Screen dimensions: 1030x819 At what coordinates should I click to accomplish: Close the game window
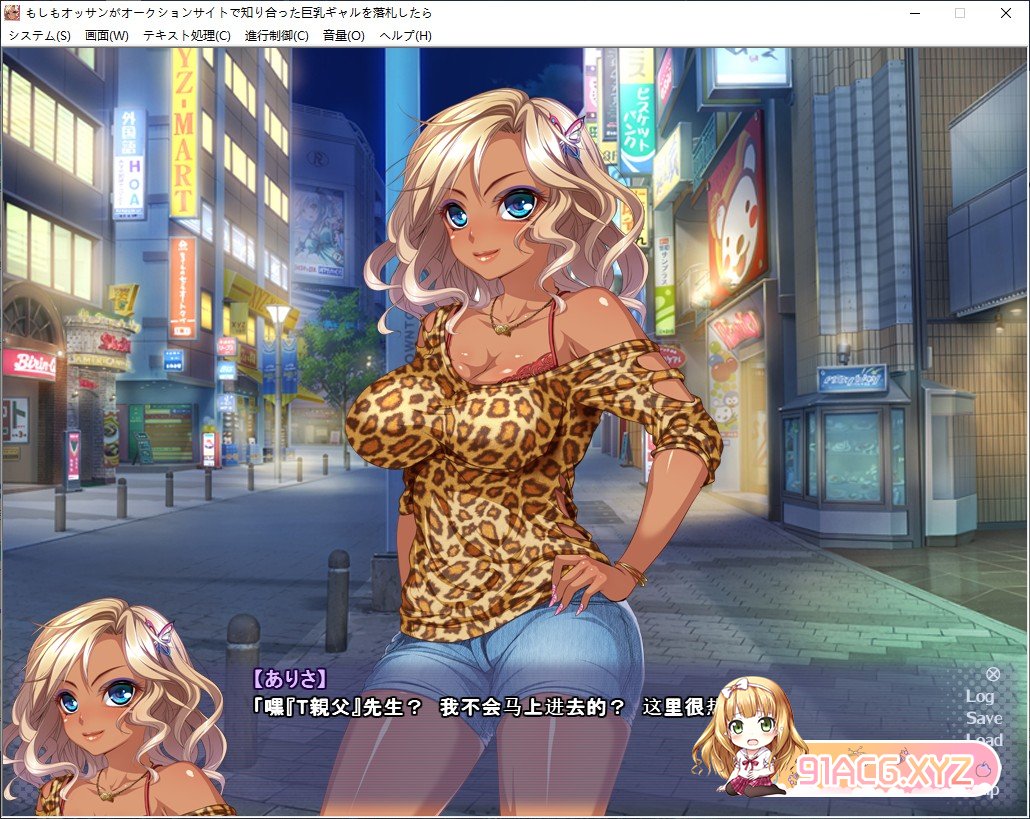click(x=1005, y=13)
